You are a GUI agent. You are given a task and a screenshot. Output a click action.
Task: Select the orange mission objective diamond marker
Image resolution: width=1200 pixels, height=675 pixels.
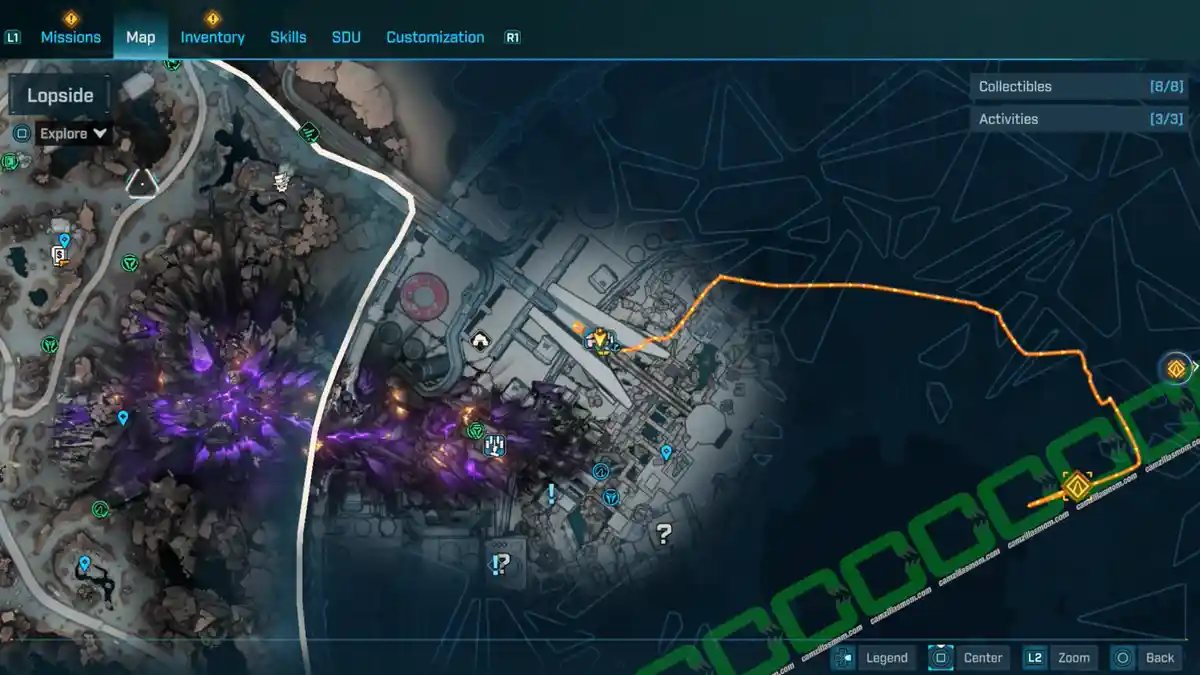click(x=1076, y=487)
